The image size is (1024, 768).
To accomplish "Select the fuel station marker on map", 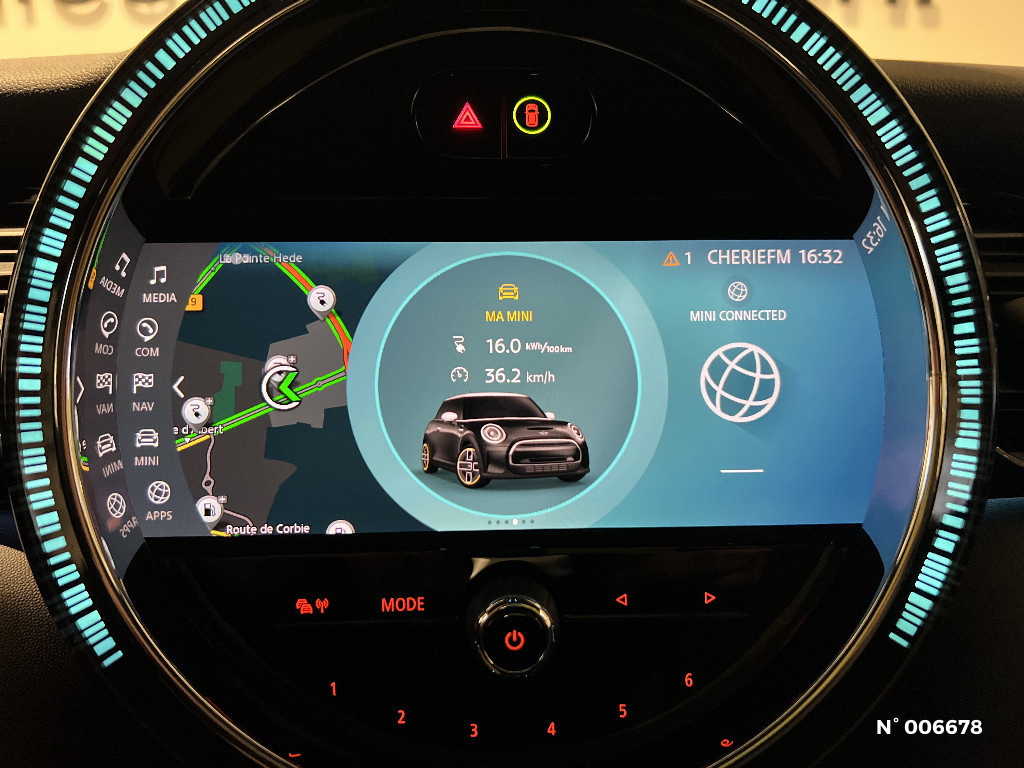I will point(209,509).
